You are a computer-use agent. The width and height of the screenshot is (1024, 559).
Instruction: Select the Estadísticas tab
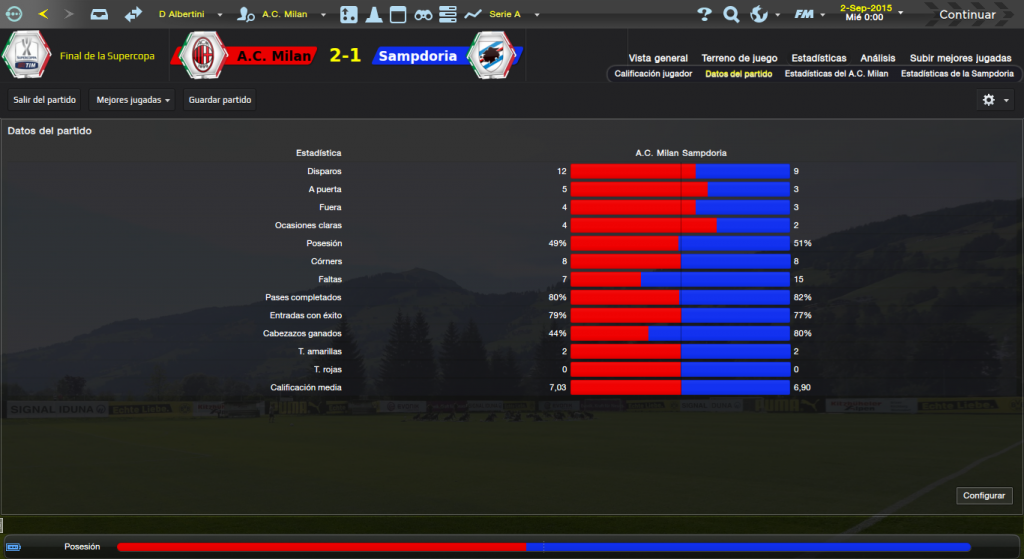818,58
